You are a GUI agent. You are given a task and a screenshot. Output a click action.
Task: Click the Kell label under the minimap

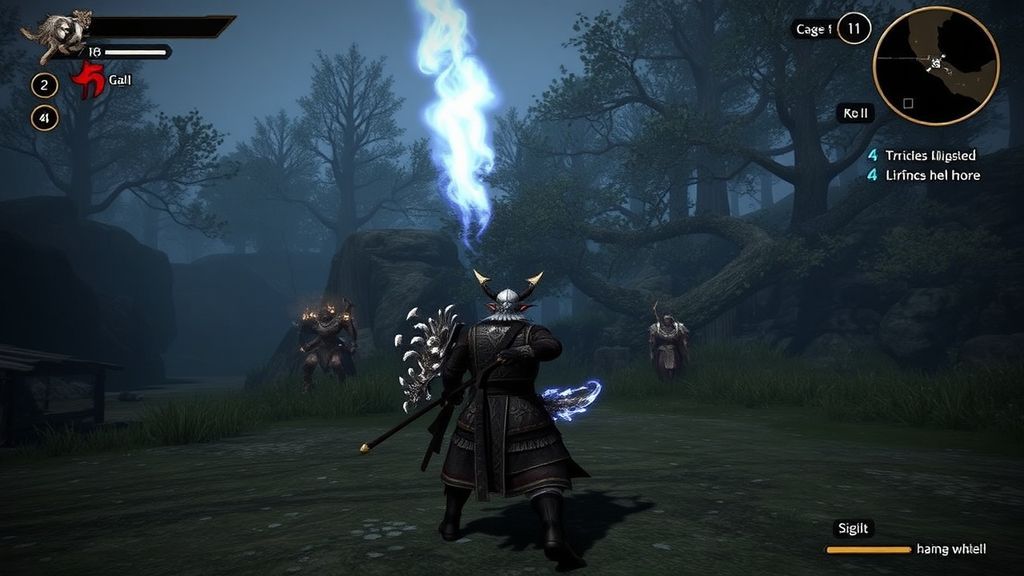click(x=856, y=114)
